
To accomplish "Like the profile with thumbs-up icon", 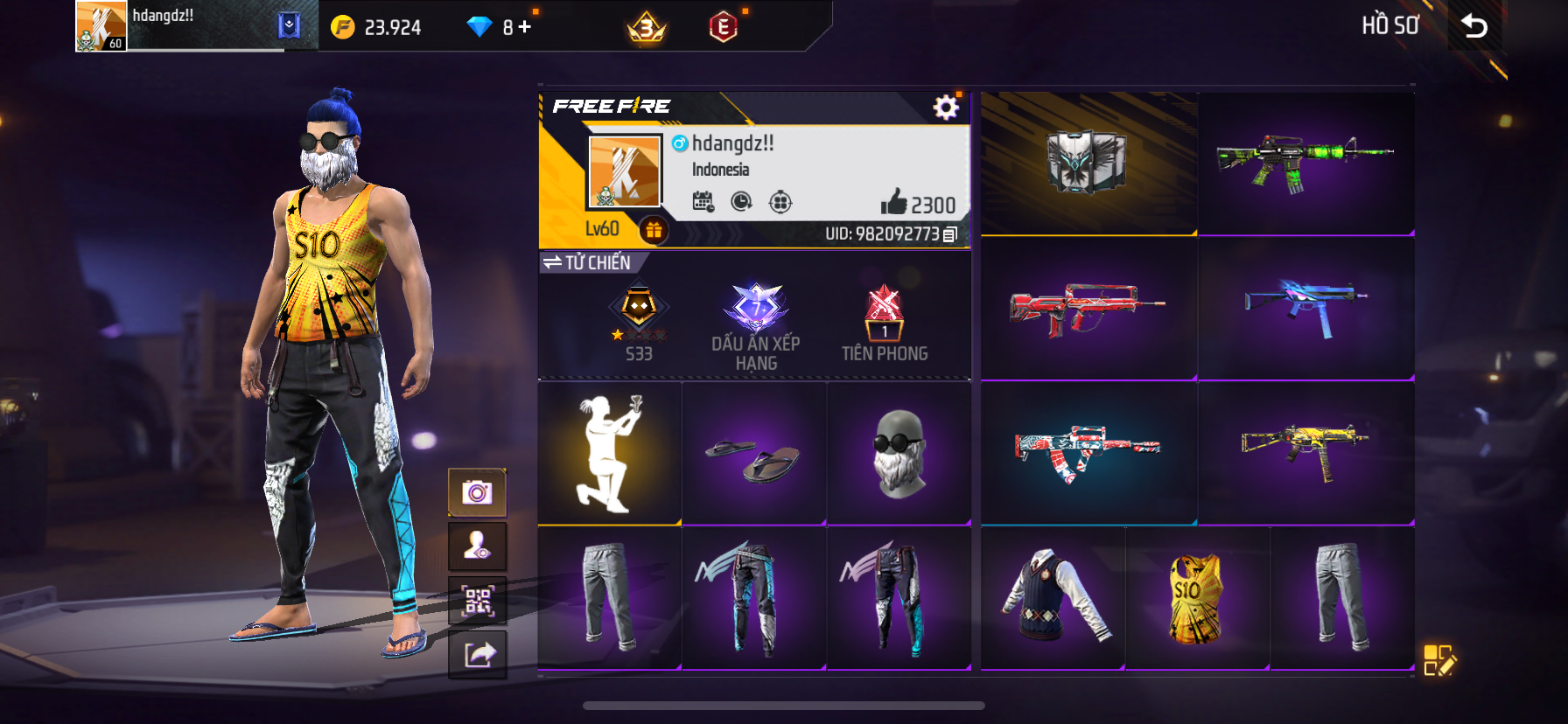I will [x=893, y=203].
